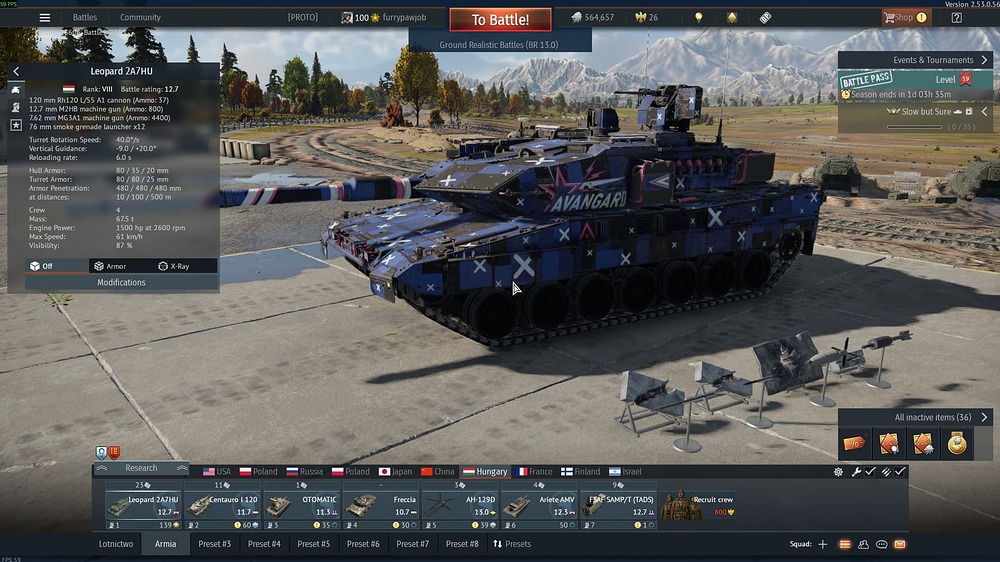Select the OTOMATIC vehicle slot
The width and height of the screenshot is (1000, 562).
[302, 506]
